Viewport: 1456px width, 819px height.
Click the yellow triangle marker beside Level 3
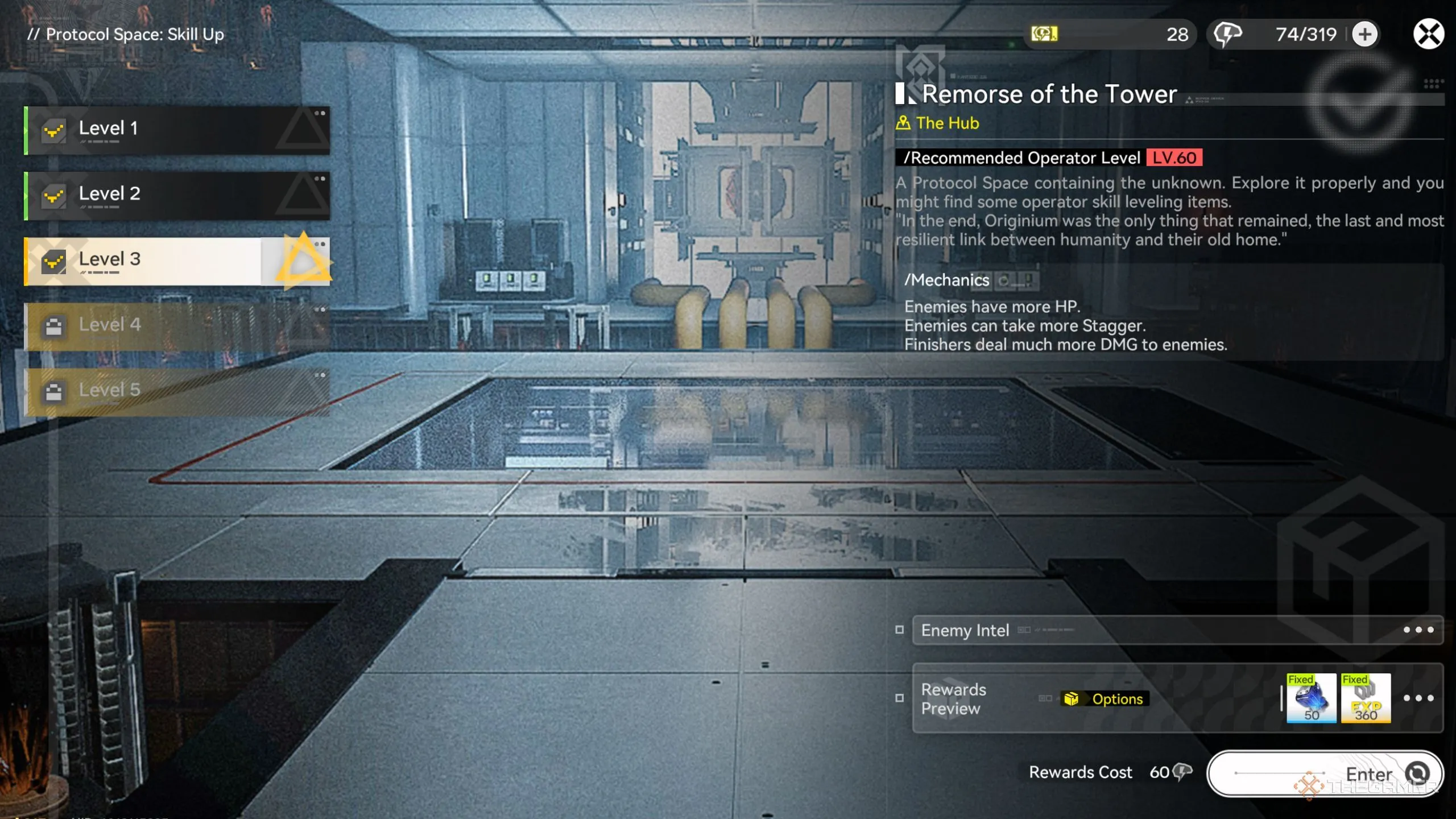pyautogui.click(x=304, y=263)
